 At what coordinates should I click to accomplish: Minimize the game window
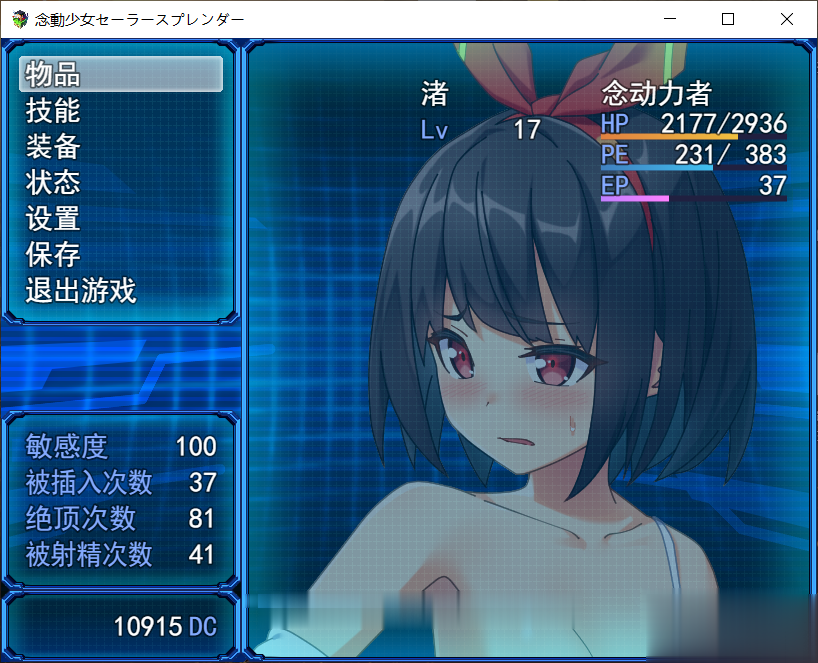point(670,19)
